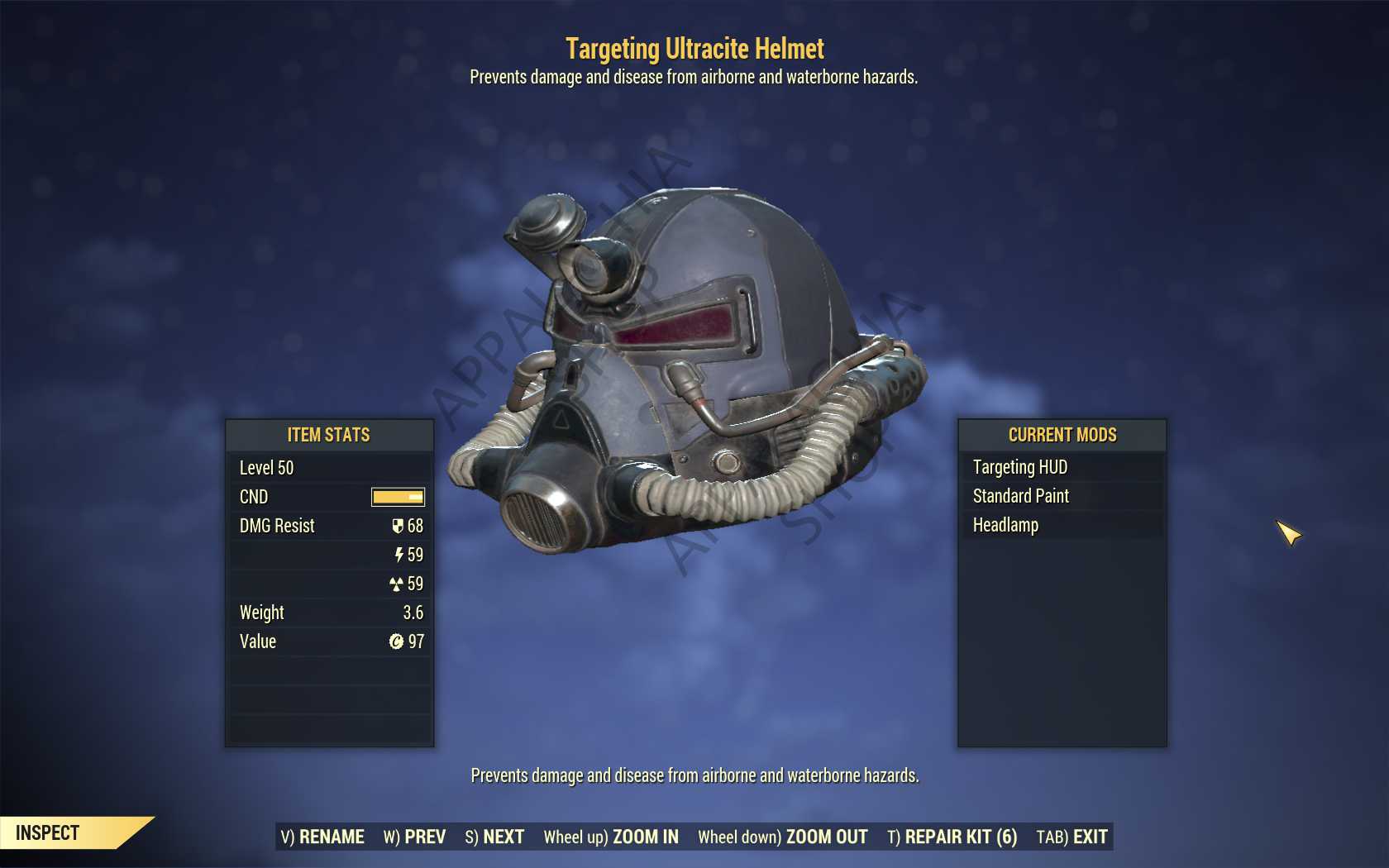Rename the Targeting Ultracite Helmet
1389x868 pixels.
[x=322, y=837]
